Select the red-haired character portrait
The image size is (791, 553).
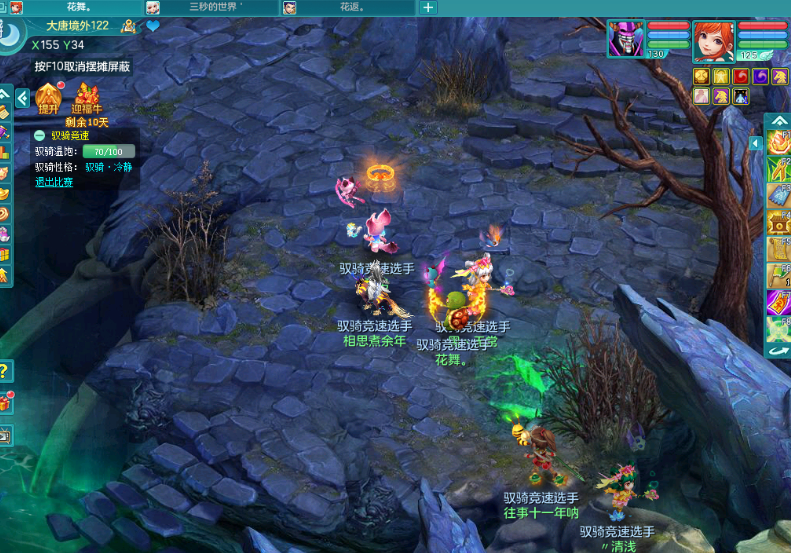[x=712, y=41]
